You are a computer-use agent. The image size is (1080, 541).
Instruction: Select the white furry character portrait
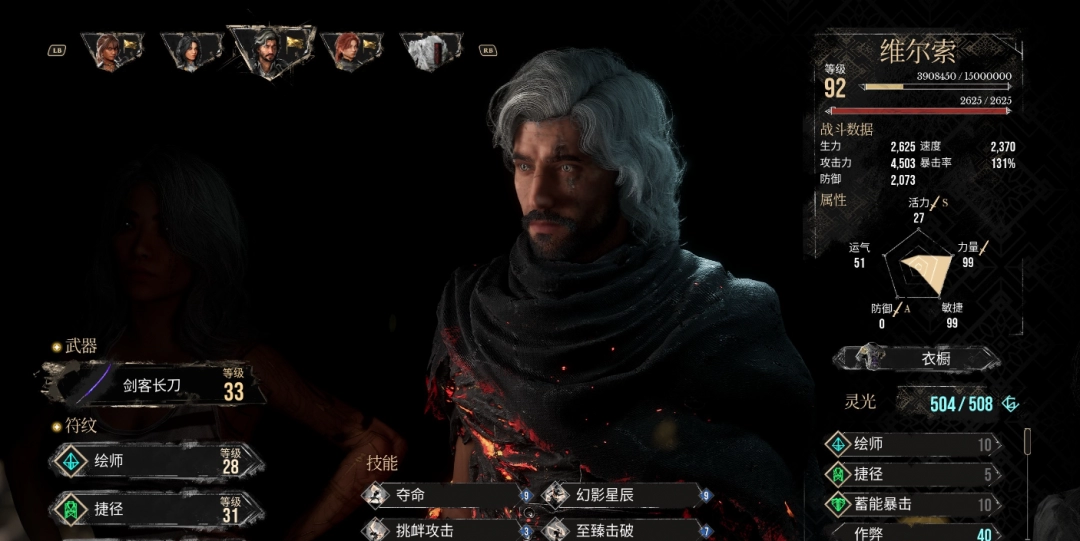pos(431,50)
